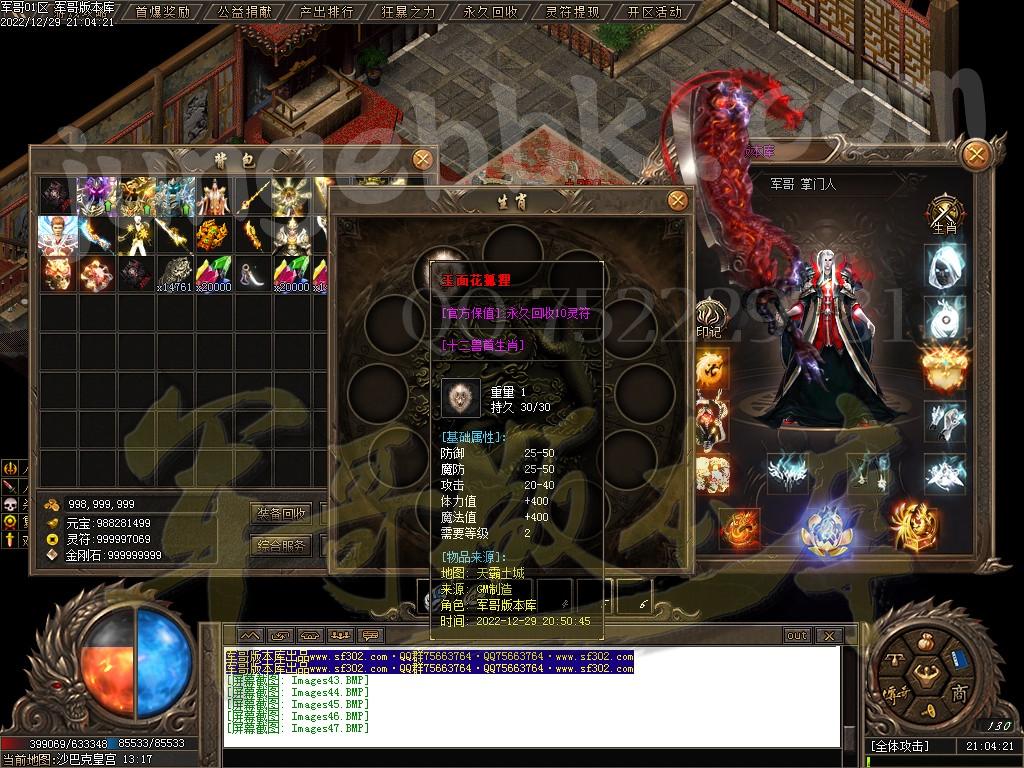
Task: Open the 公益捐献 menu
Action: click(244, 12)
